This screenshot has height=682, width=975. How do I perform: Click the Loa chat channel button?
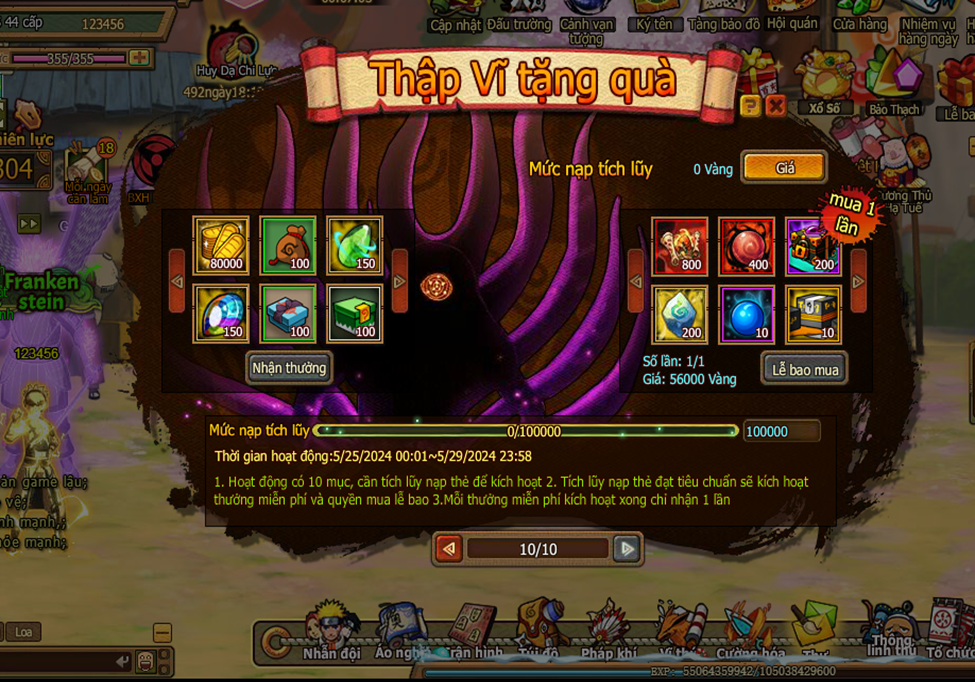point(22,632)
